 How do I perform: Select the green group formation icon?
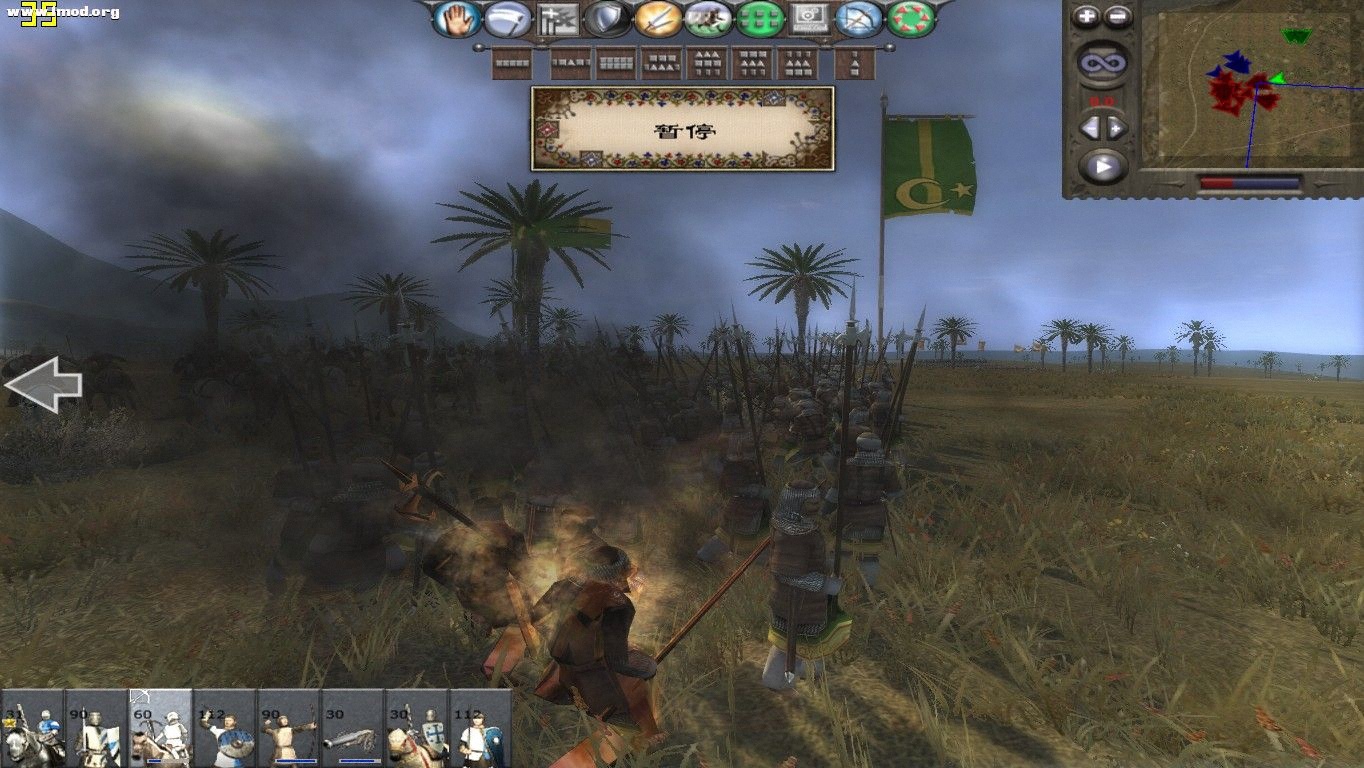click(759, 18)
